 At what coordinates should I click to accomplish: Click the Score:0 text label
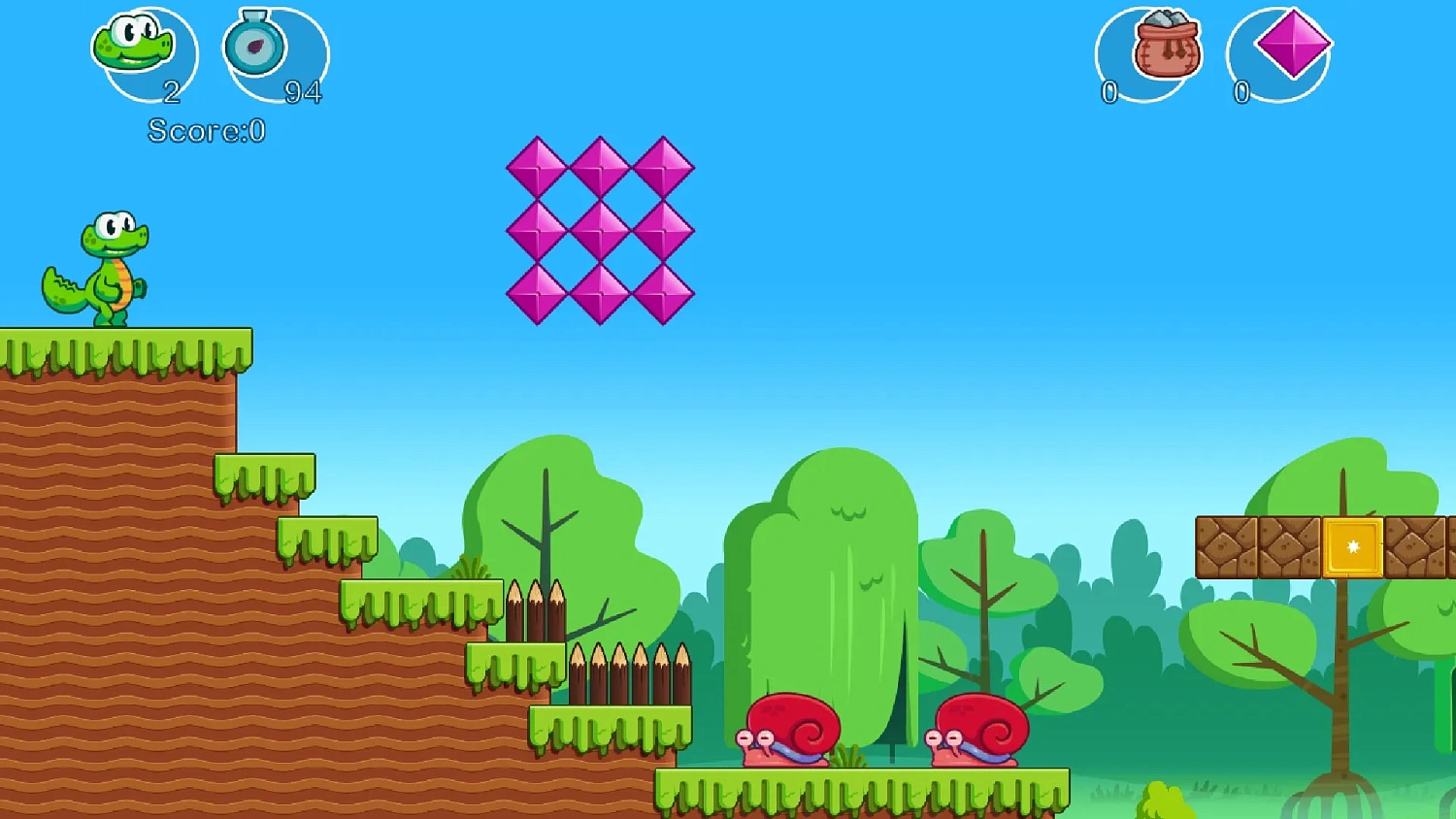pyautogui.click(x=204, y=131)
